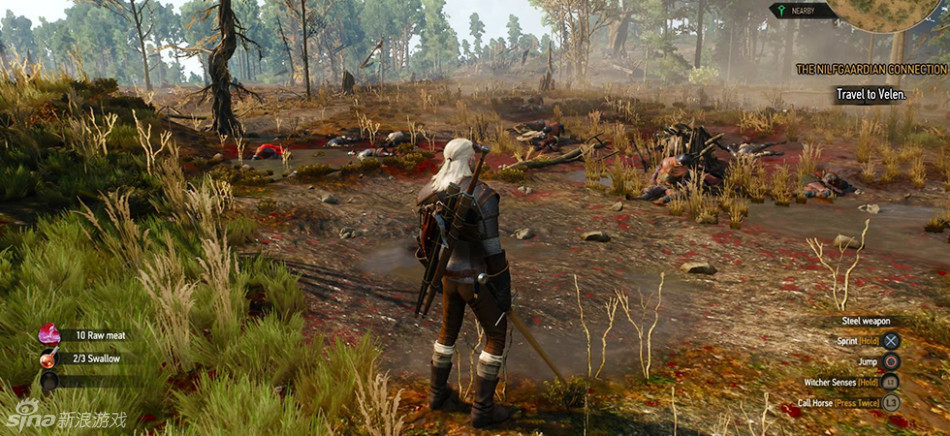This screenshot has height=436, width=950.
Task: Open the circular minimap
Action: tap(889, 12)
